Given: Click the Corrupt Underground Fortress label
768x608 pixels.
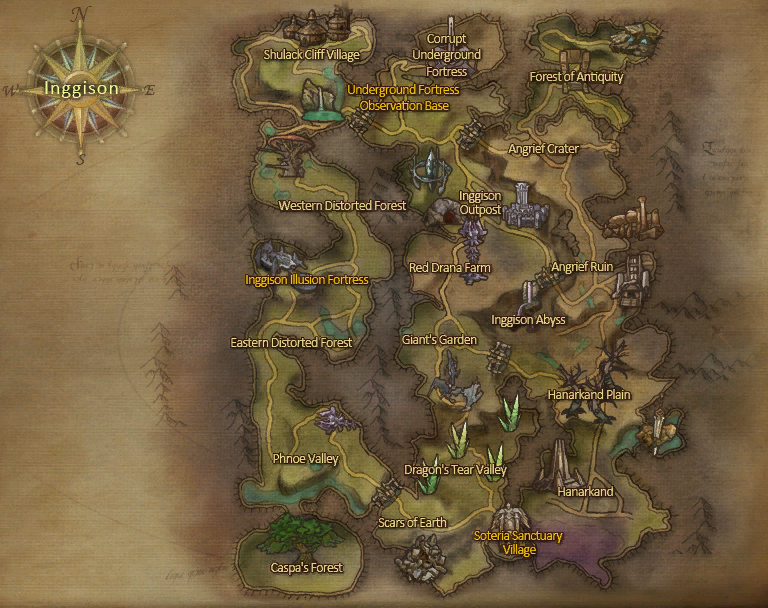Looking at the screenshot, I should [447, 55].
